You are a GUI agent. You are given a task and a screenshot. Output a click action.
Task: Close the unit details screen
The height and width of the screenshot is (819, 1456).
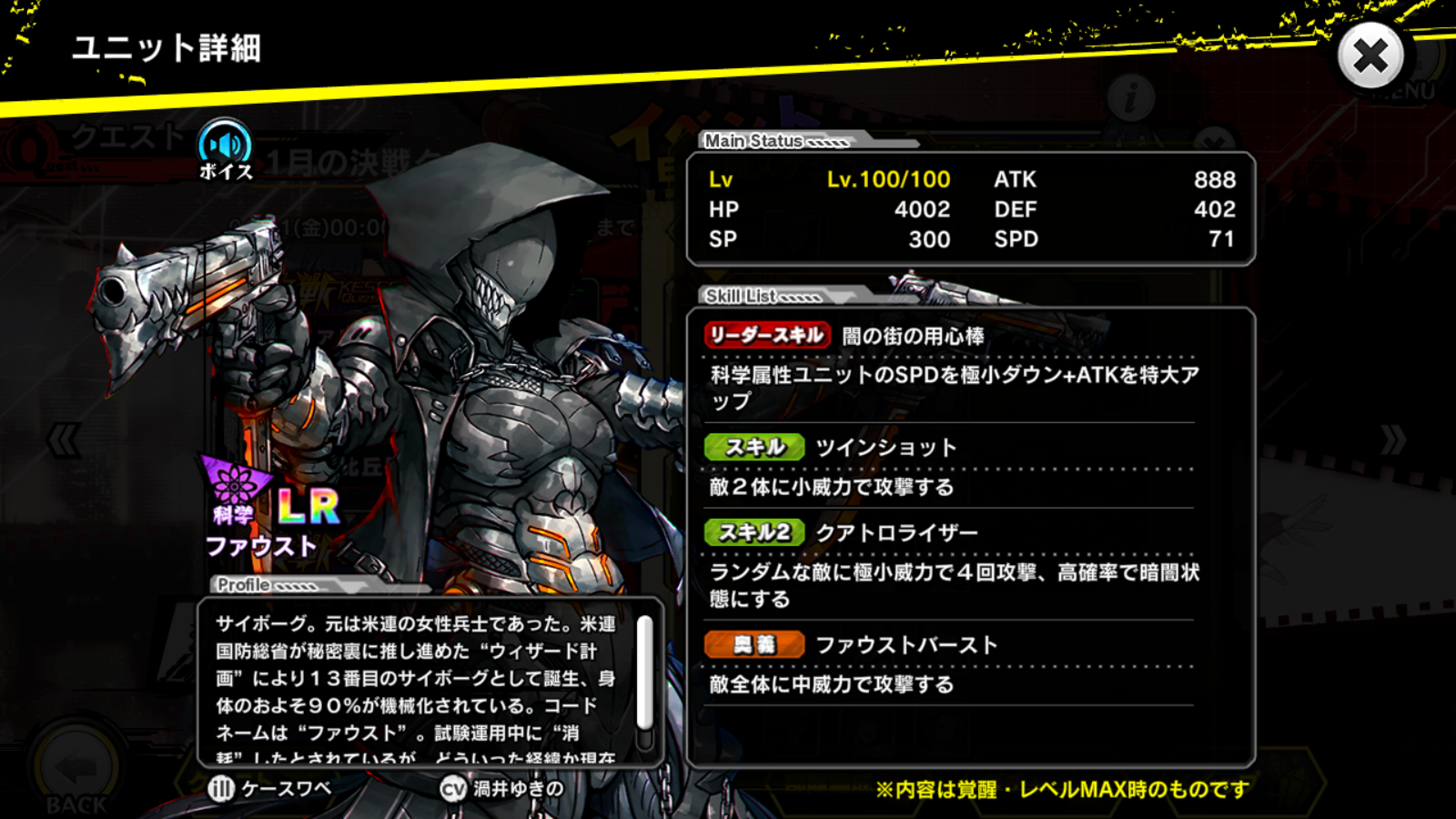[x=1370, y=56]
